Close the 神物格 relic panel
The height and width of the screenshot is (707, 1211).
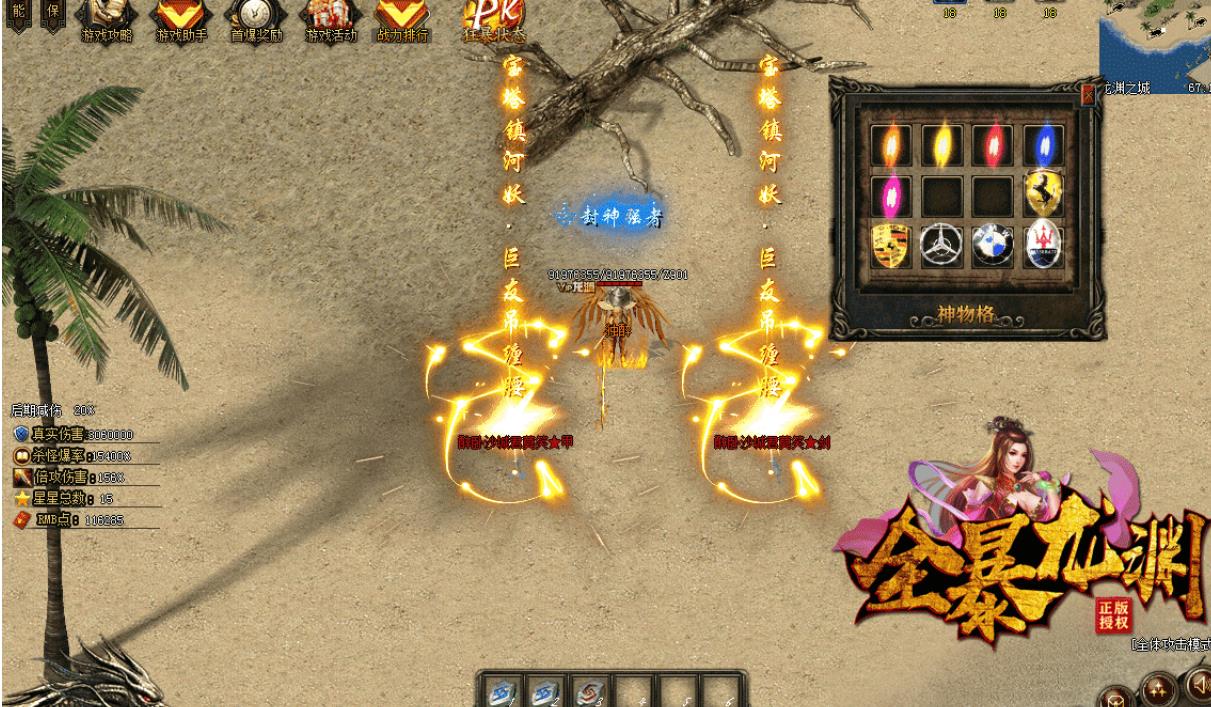tap(1088, 95)
